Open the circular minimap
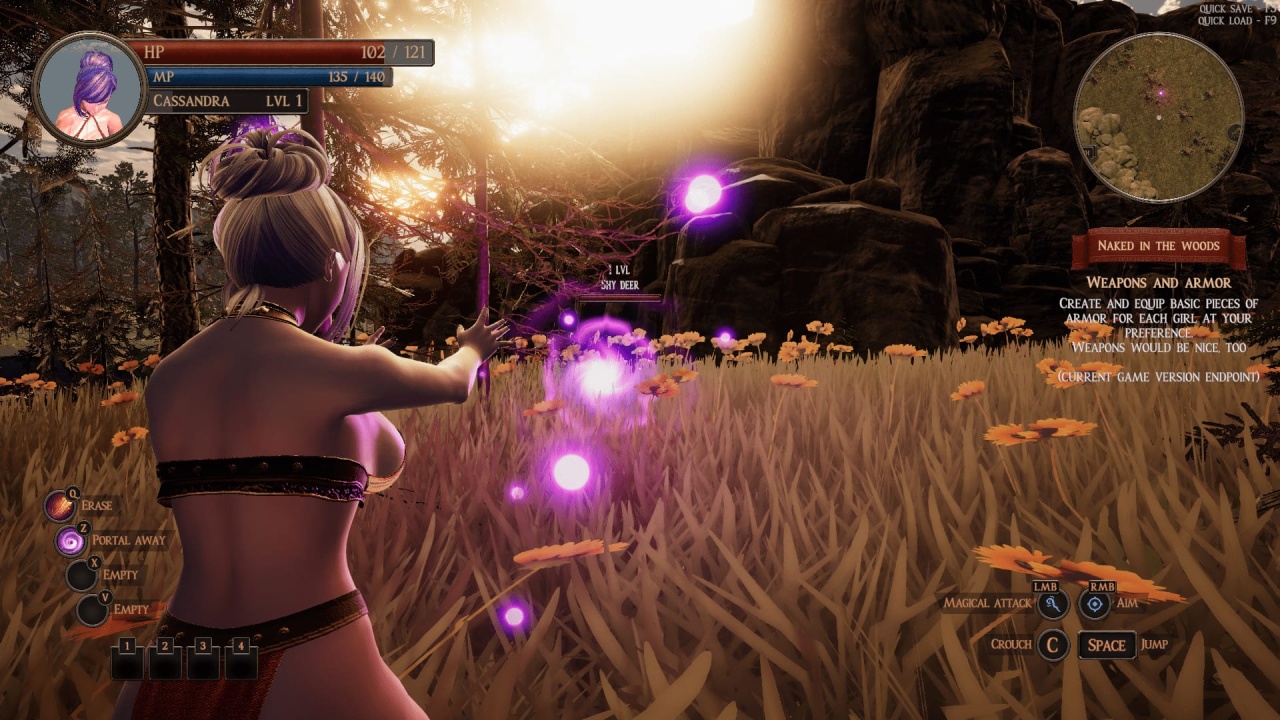The width and height of the screenshot is (1280, 720). tap(1158, 117)
